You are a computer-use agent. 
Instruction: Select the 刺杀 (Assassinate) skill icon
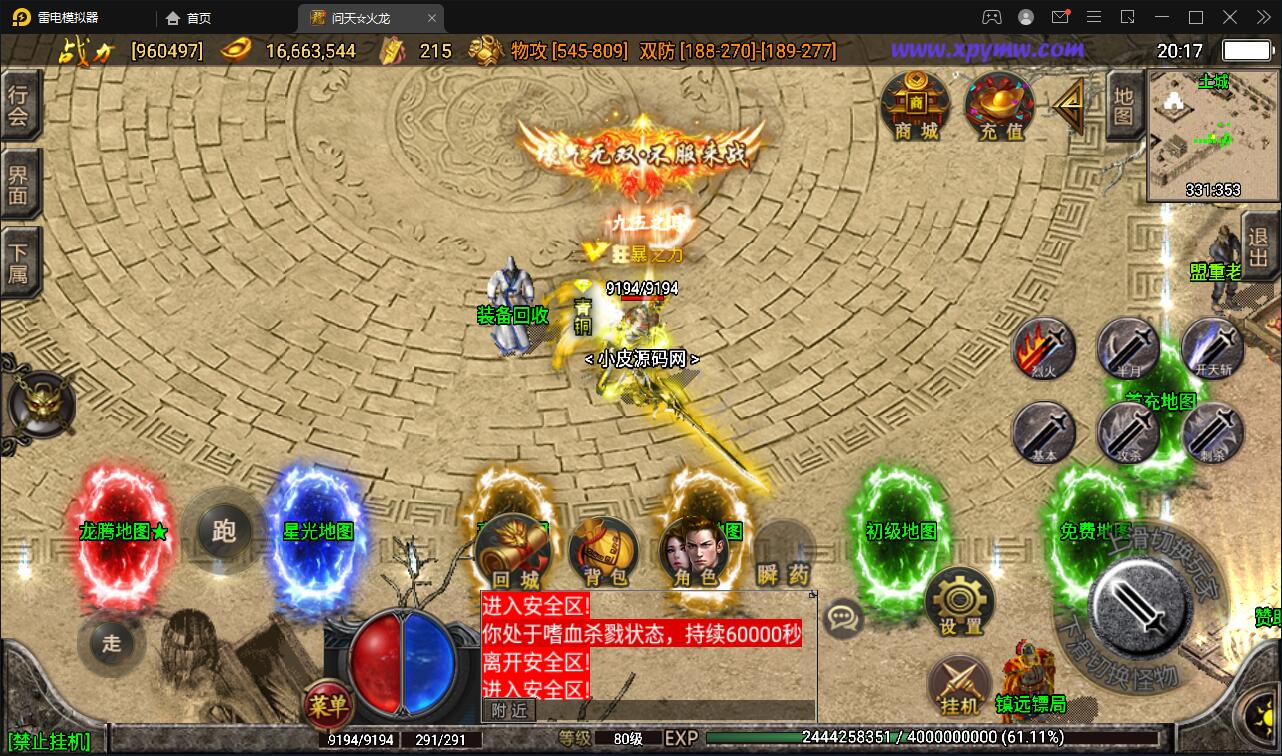pyautogui.click(x=1212, y=432)
